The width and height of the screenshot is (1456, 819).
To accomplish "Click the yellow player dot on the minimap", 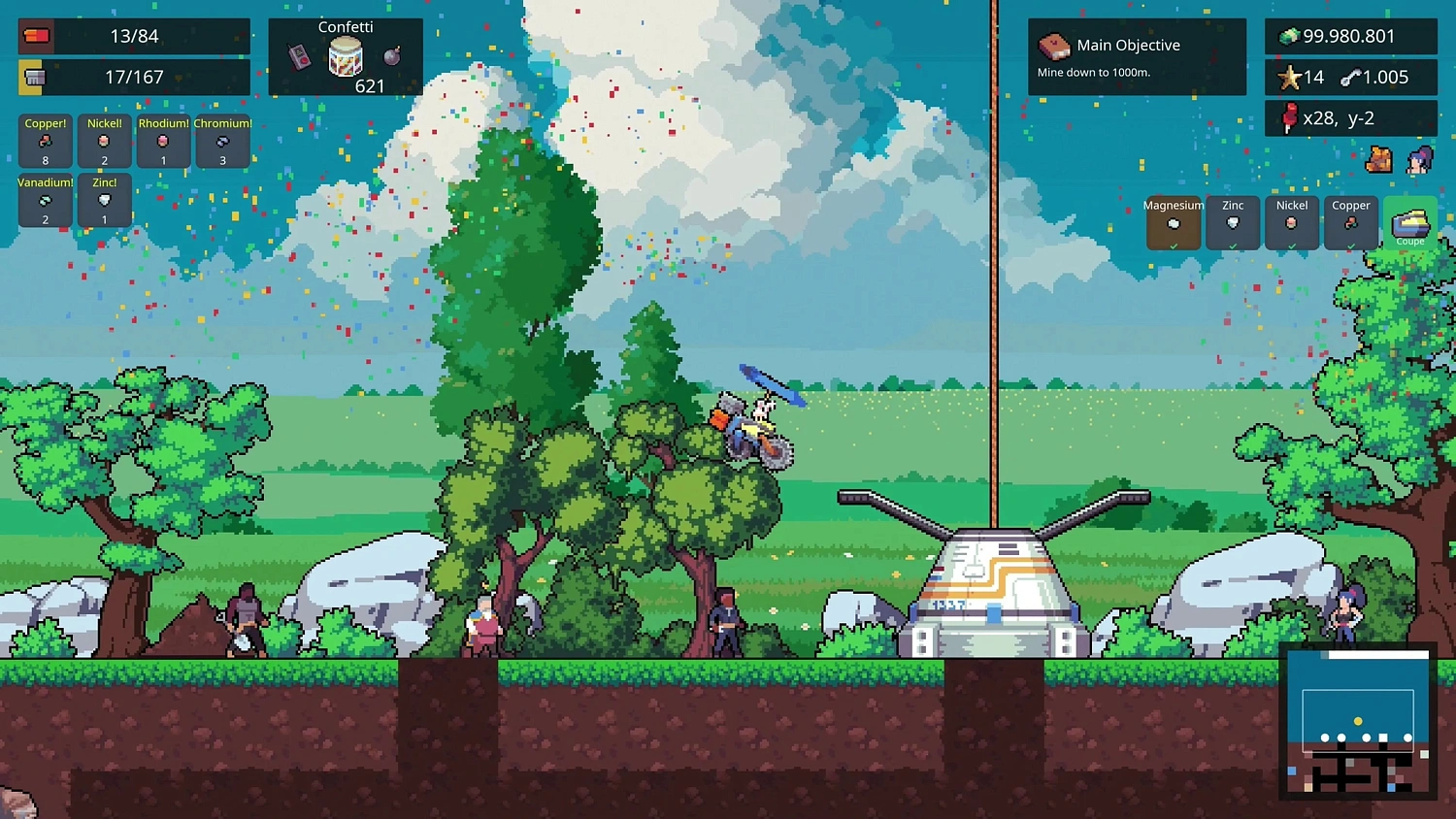I will pyautogui.click(x=1359, y=722).
